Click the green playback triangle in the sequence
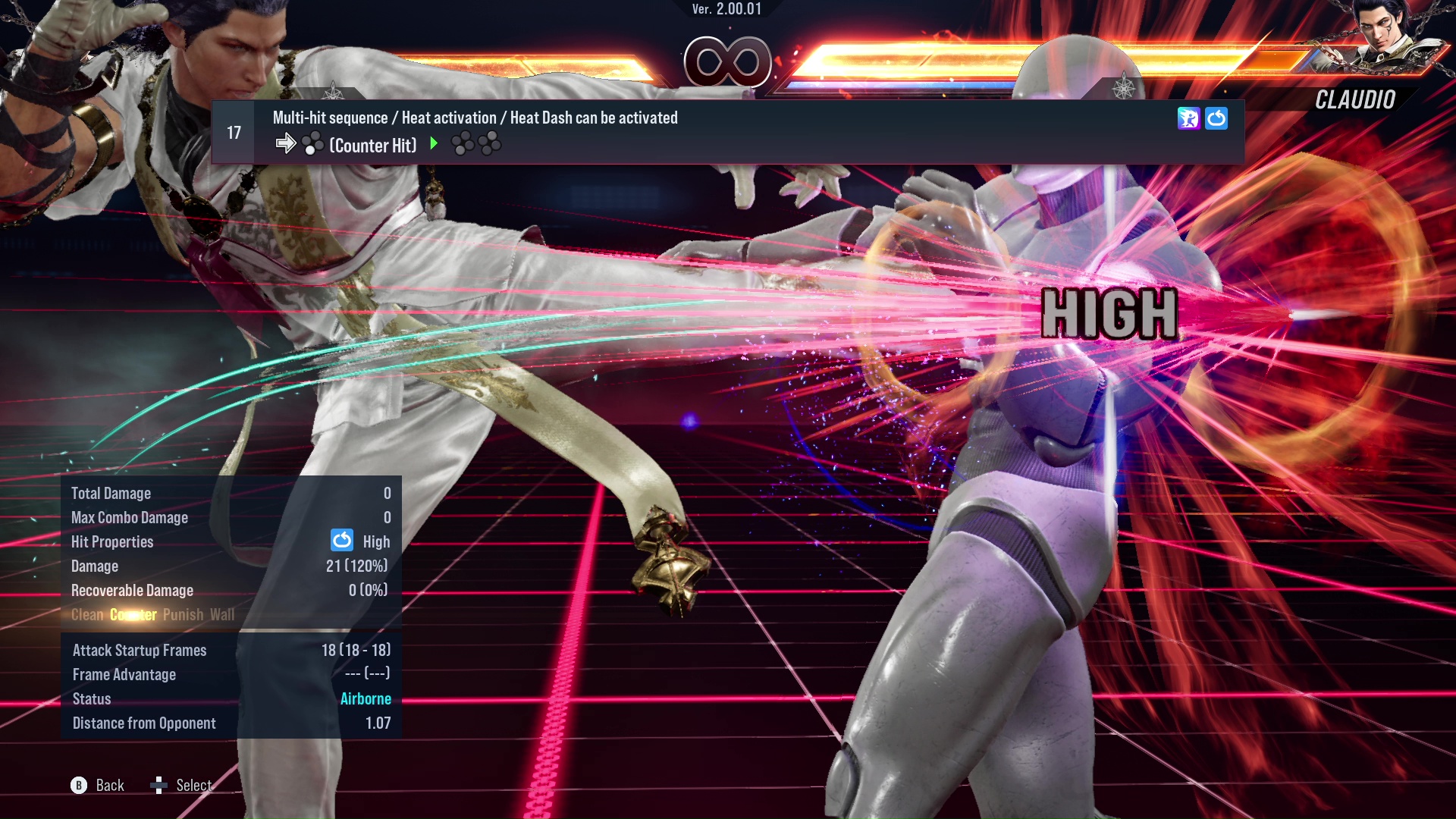 433,143
